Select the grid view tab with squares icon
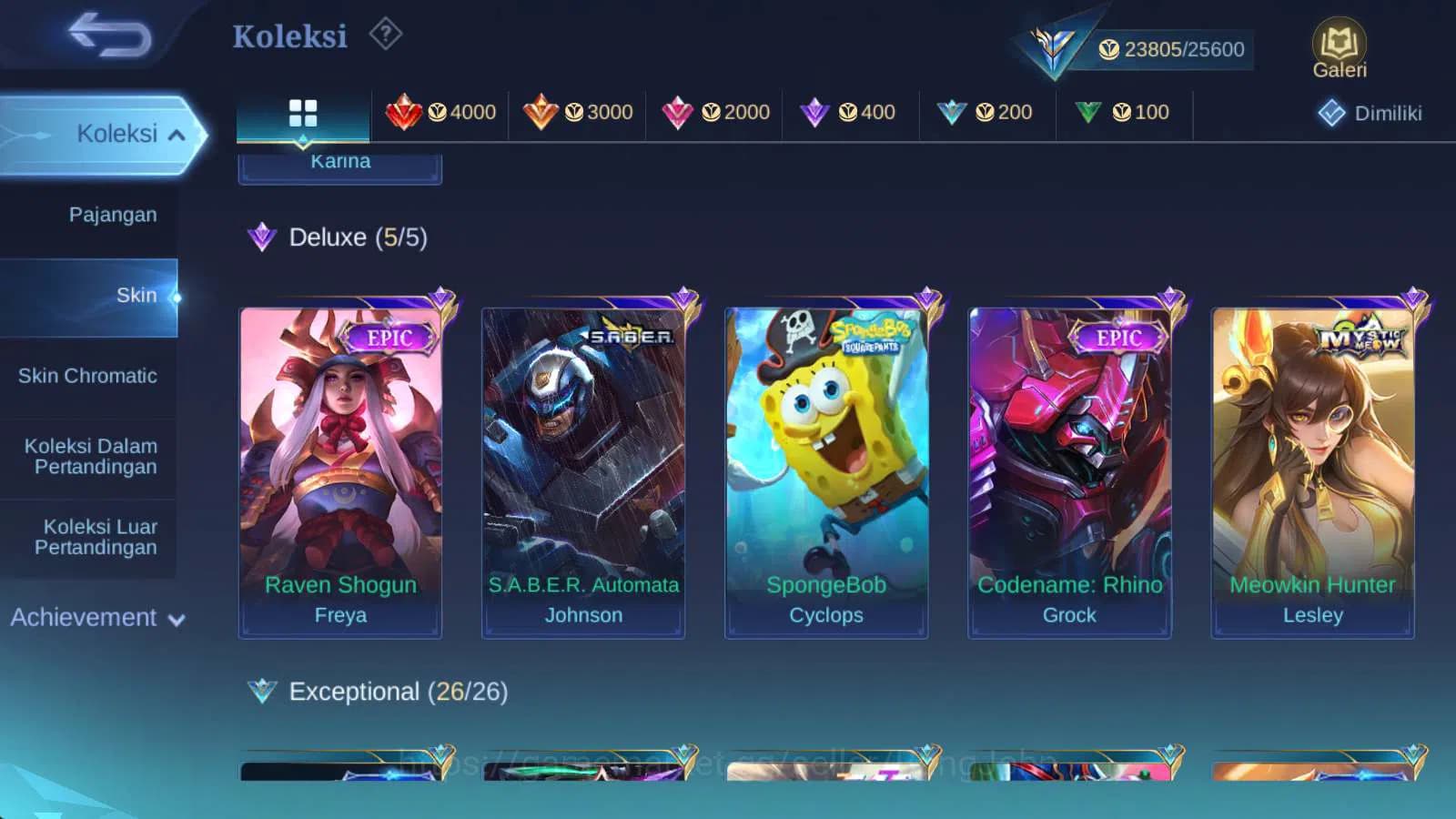 coord(302,112)
